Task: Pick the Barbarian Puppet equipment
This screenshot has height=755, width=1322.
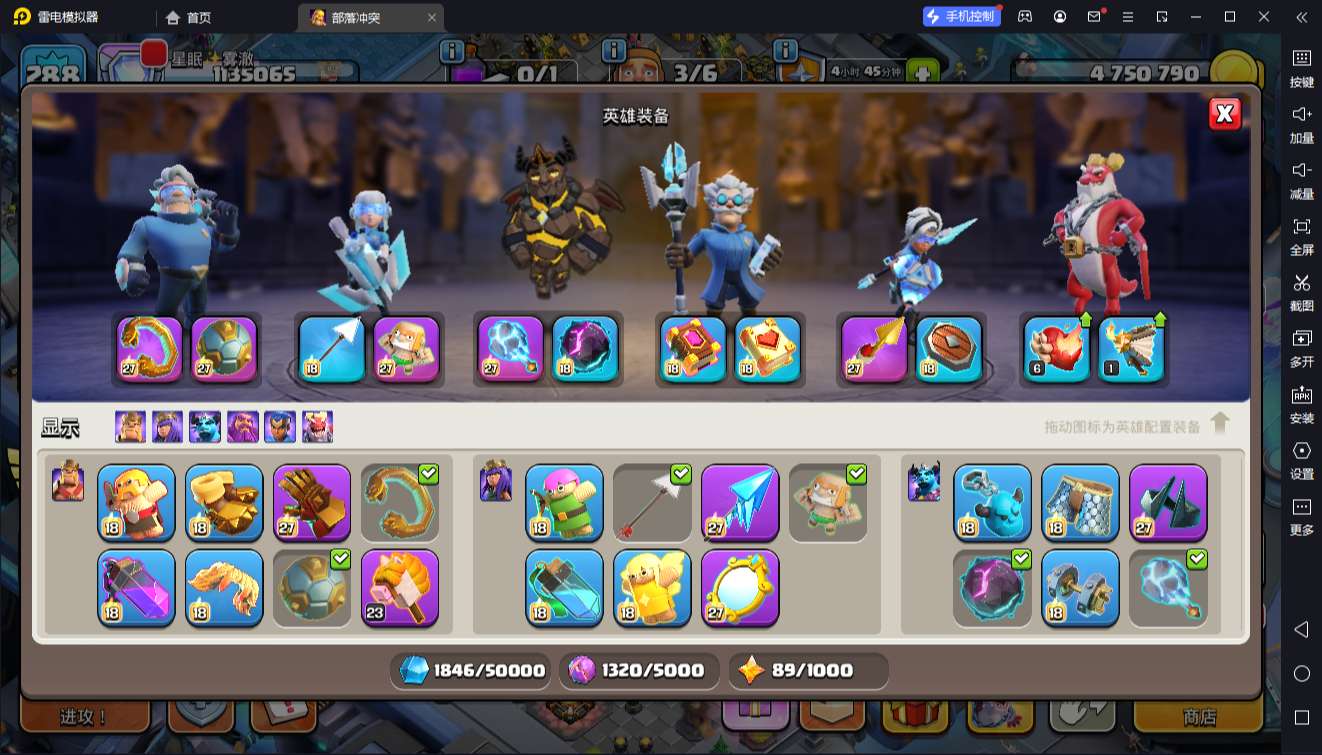Action: pyautogui.click(x=136, y=502)
